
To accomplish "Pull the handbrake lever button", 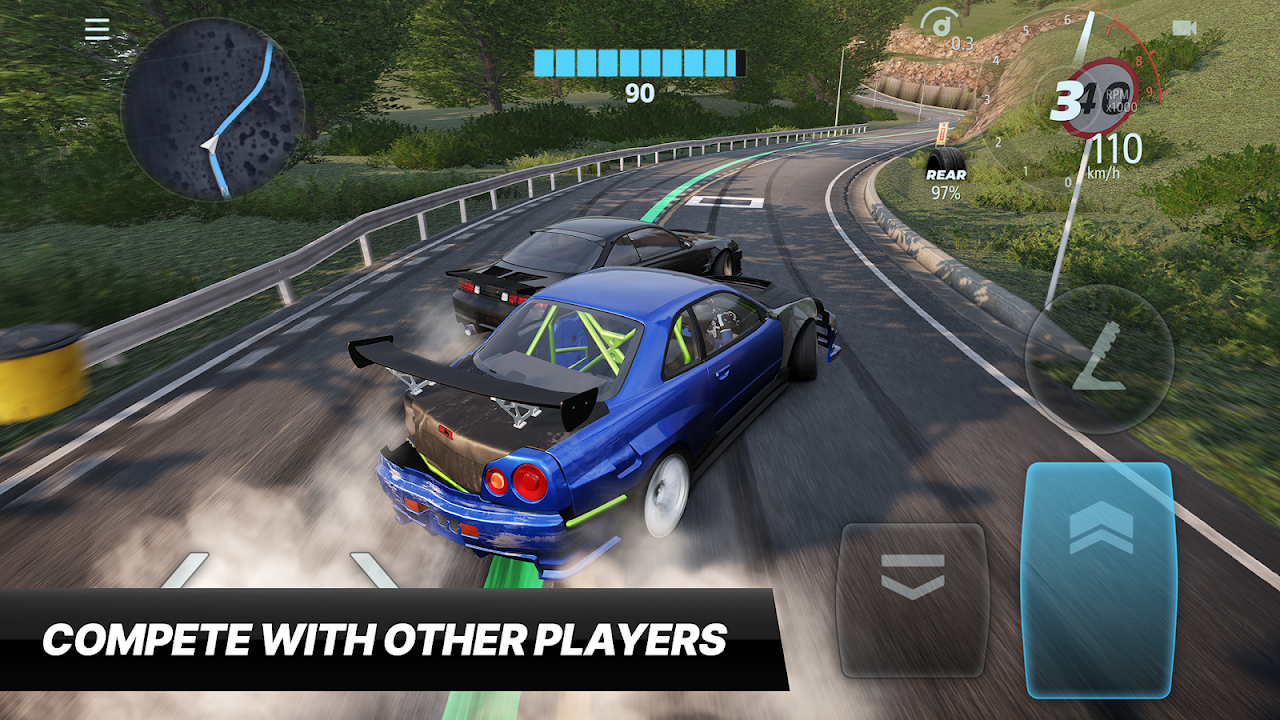I will coord(1099,359).
